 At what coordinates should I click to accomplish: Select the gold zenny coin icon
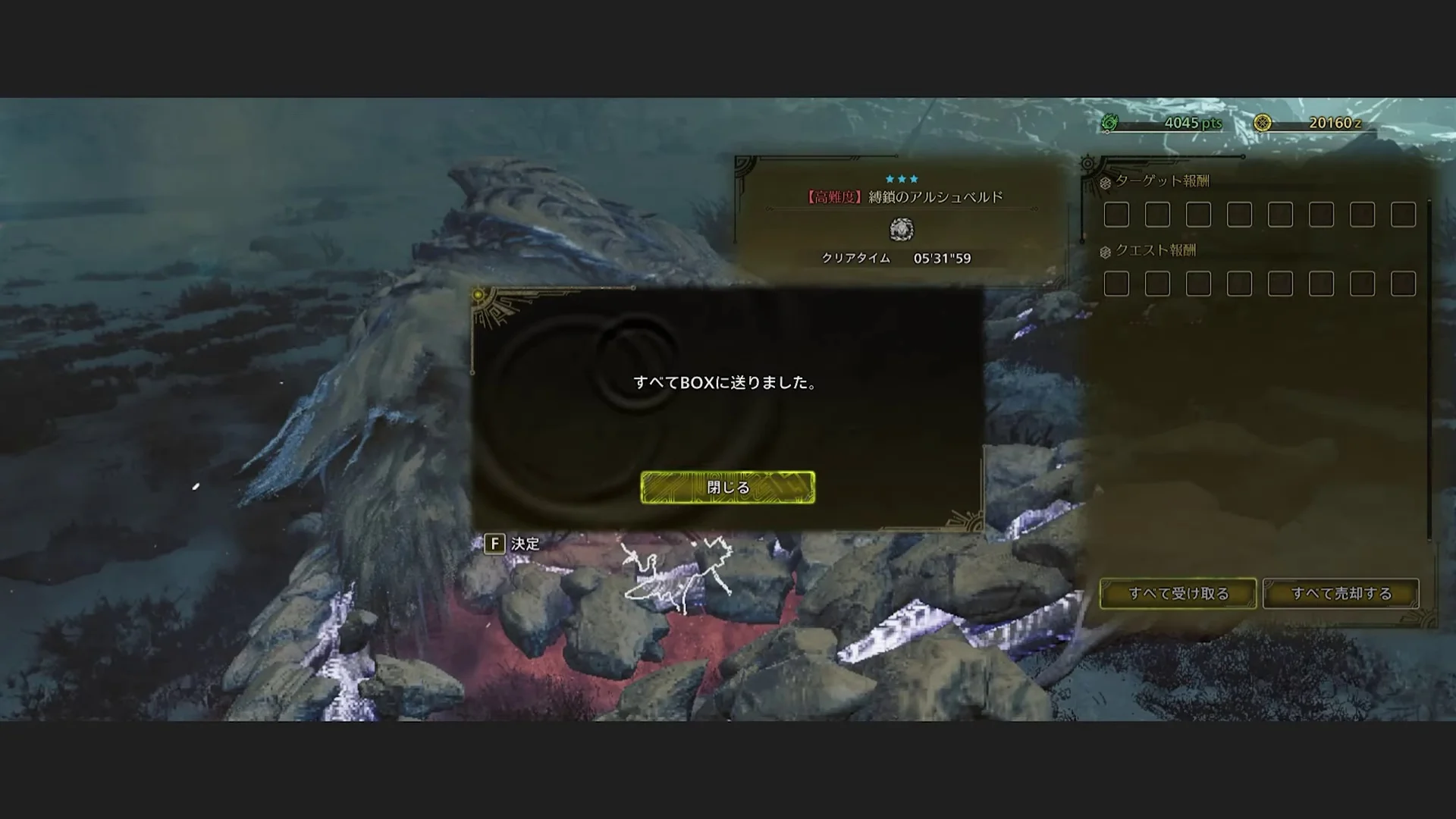pyautogui.click(x=1263, y=122)
